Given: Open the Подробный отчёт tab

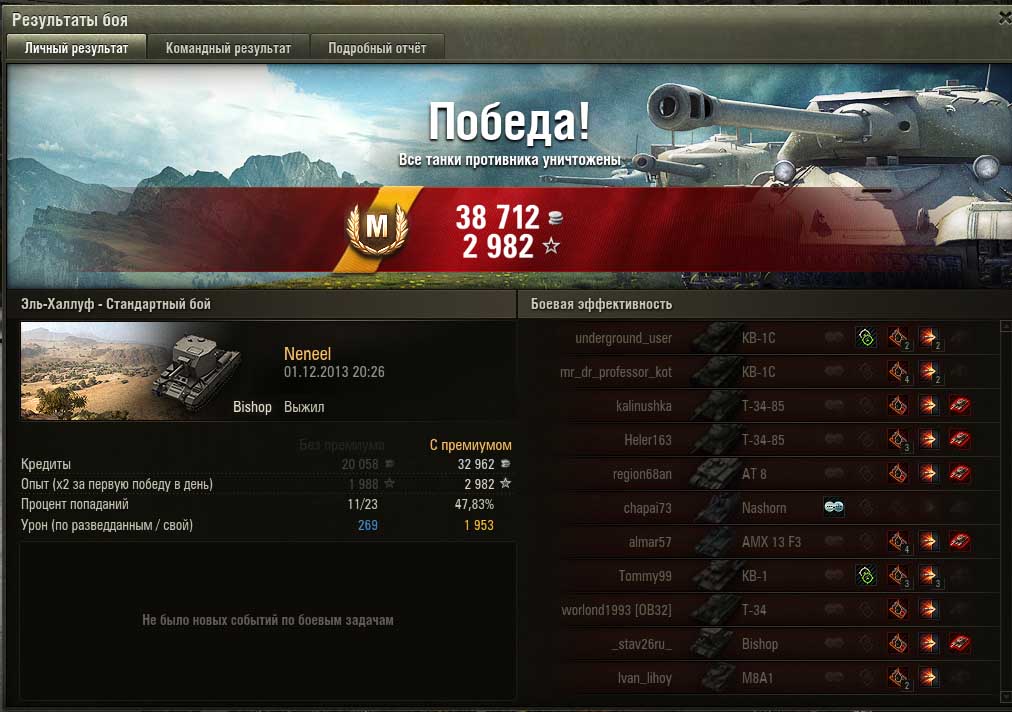Looking at the screenshot, I should 377,48.
